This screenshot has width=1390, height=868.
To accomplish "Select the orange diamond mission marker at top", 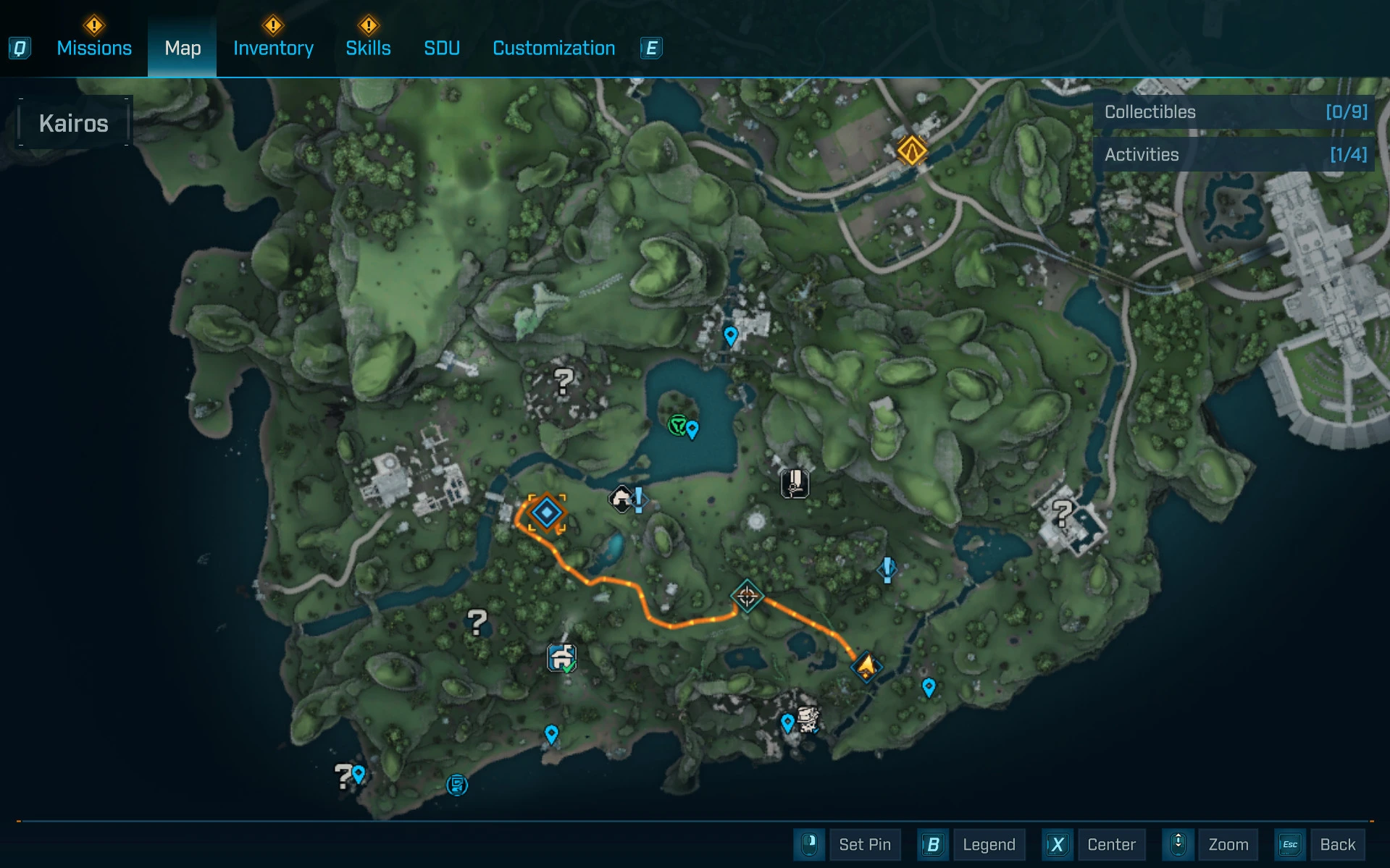I will (x=911, y=151).
